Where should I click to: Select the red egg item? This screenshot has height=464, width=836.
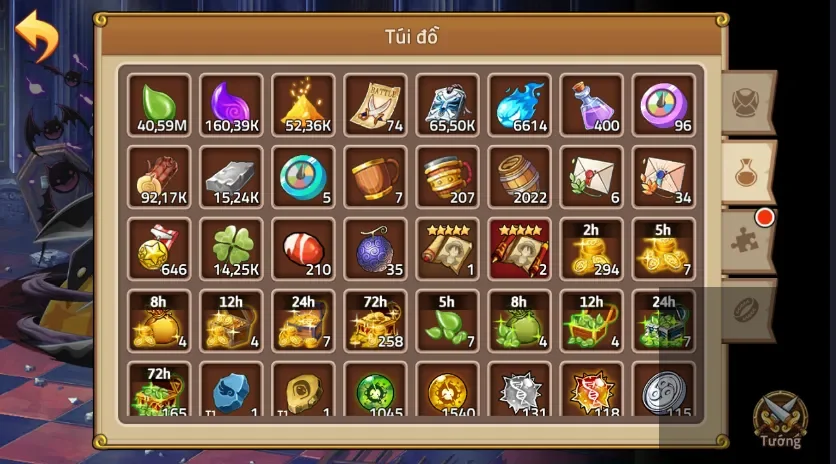[x=303, y=249]
